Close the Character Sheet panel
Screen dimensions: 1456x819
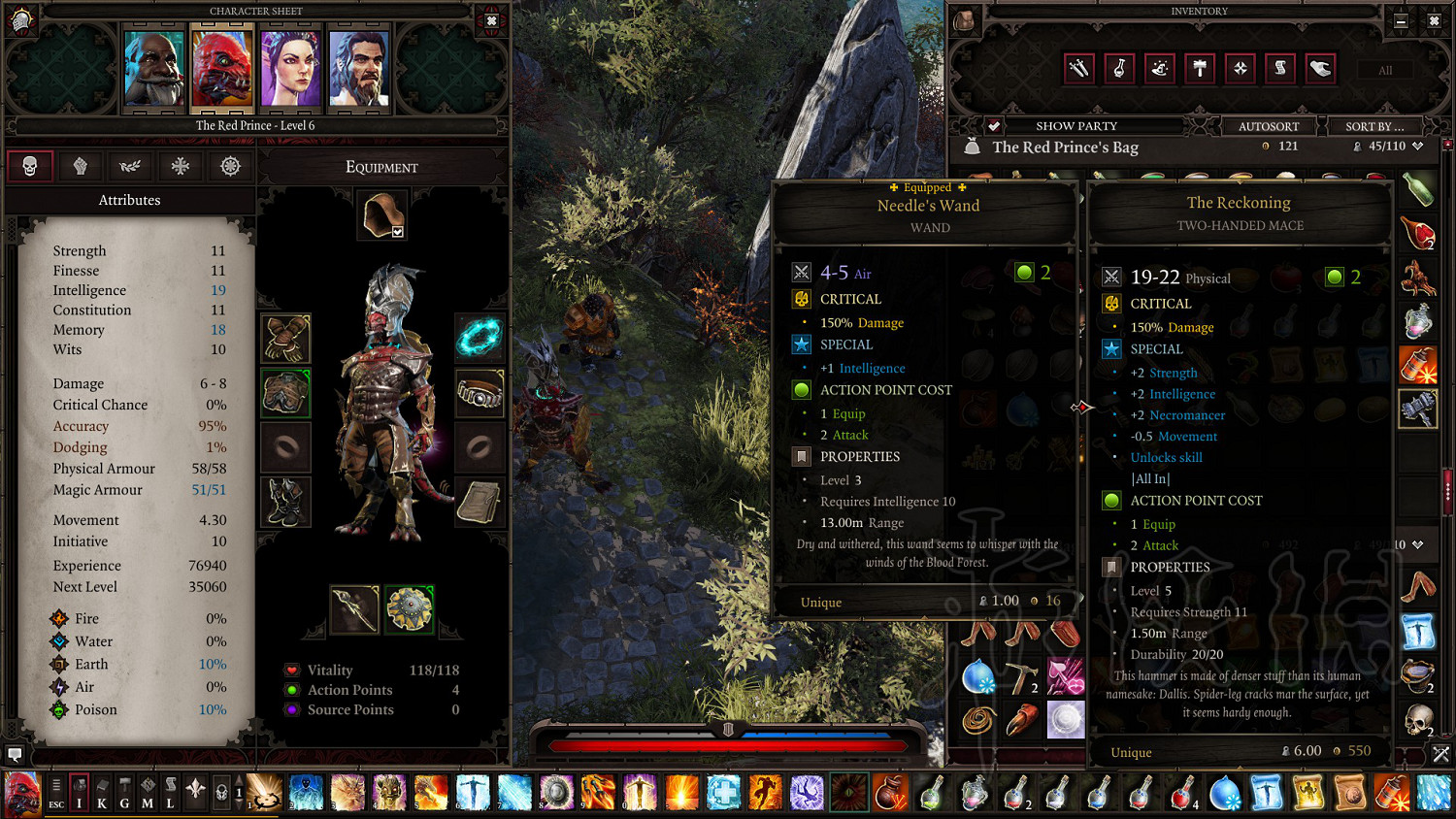(491, 20)
